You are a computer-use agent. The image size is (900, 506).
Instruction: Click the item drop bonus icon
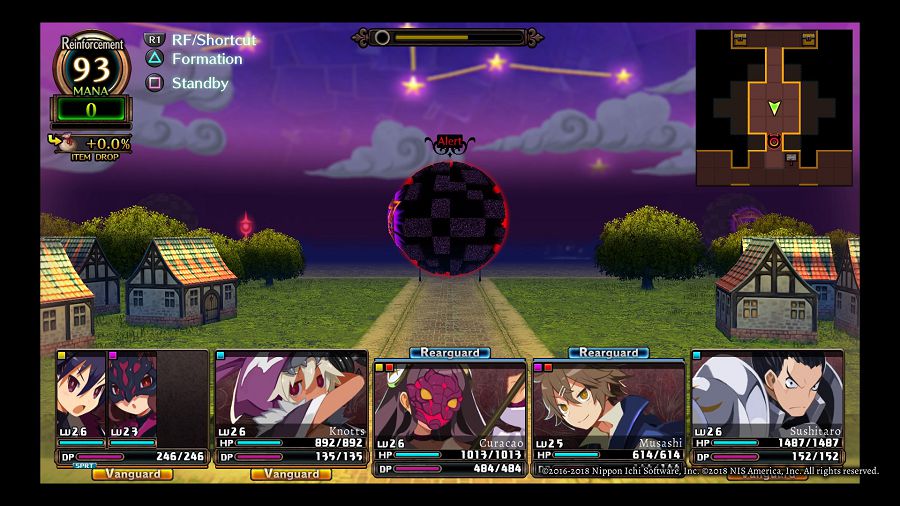[63, 143]
